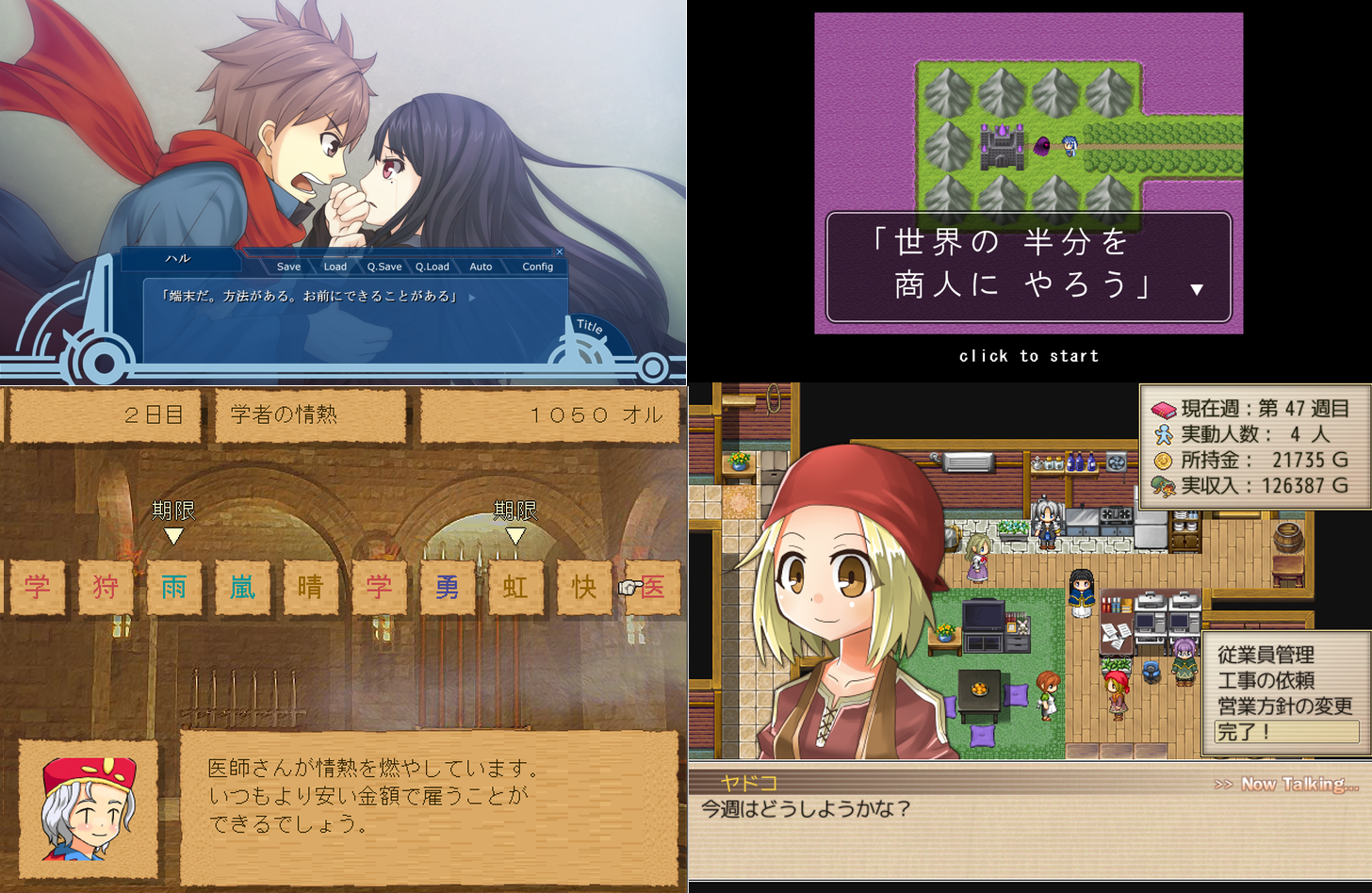Image resolution: width=1372 pixels, height=893 pixels.
Task: Select the 医 doctor kanji tile
Action: pyautogui.click(x=653, y=586)
